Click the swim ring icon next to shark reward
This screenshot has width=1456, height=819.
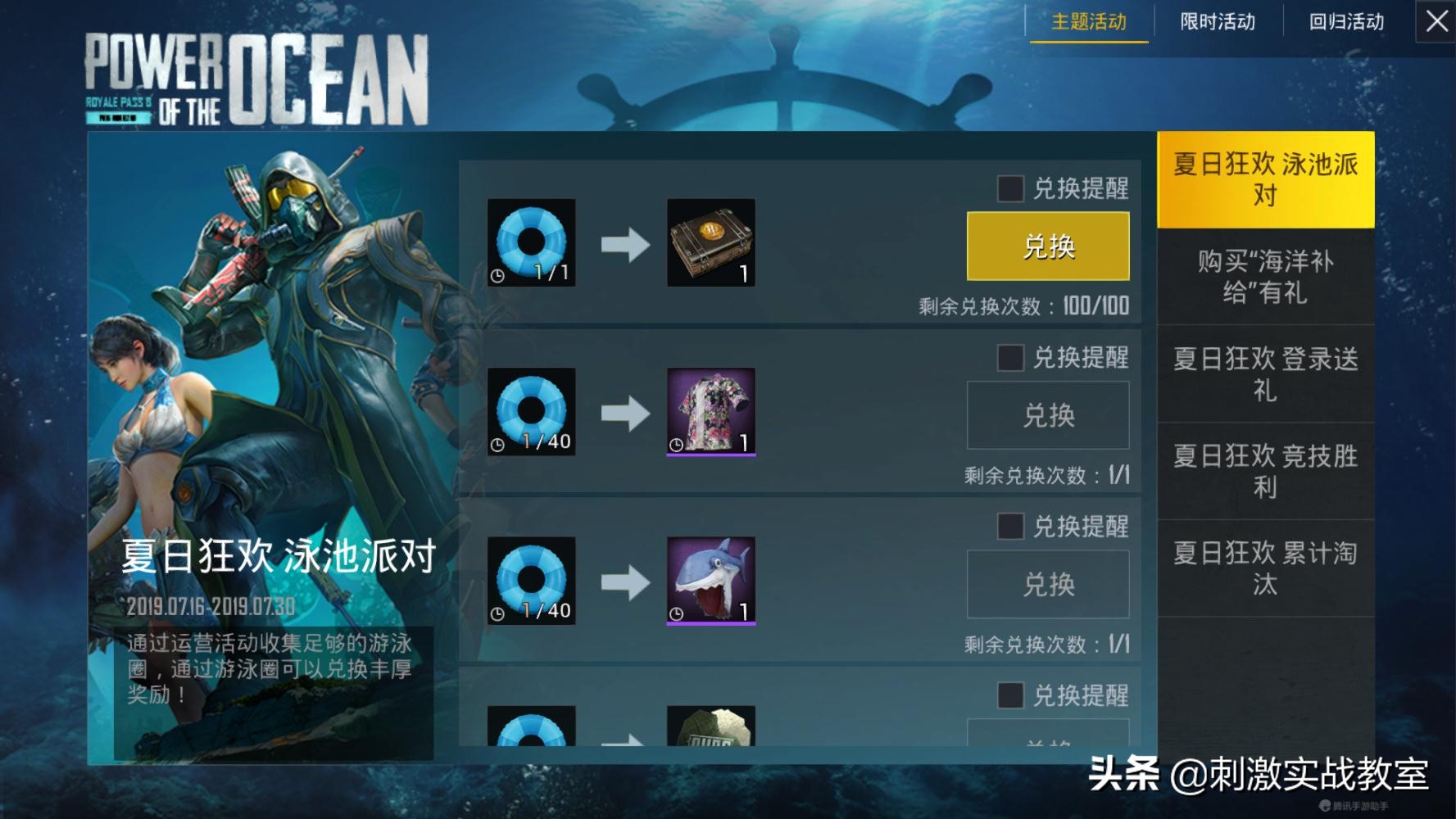click(530, 581)
